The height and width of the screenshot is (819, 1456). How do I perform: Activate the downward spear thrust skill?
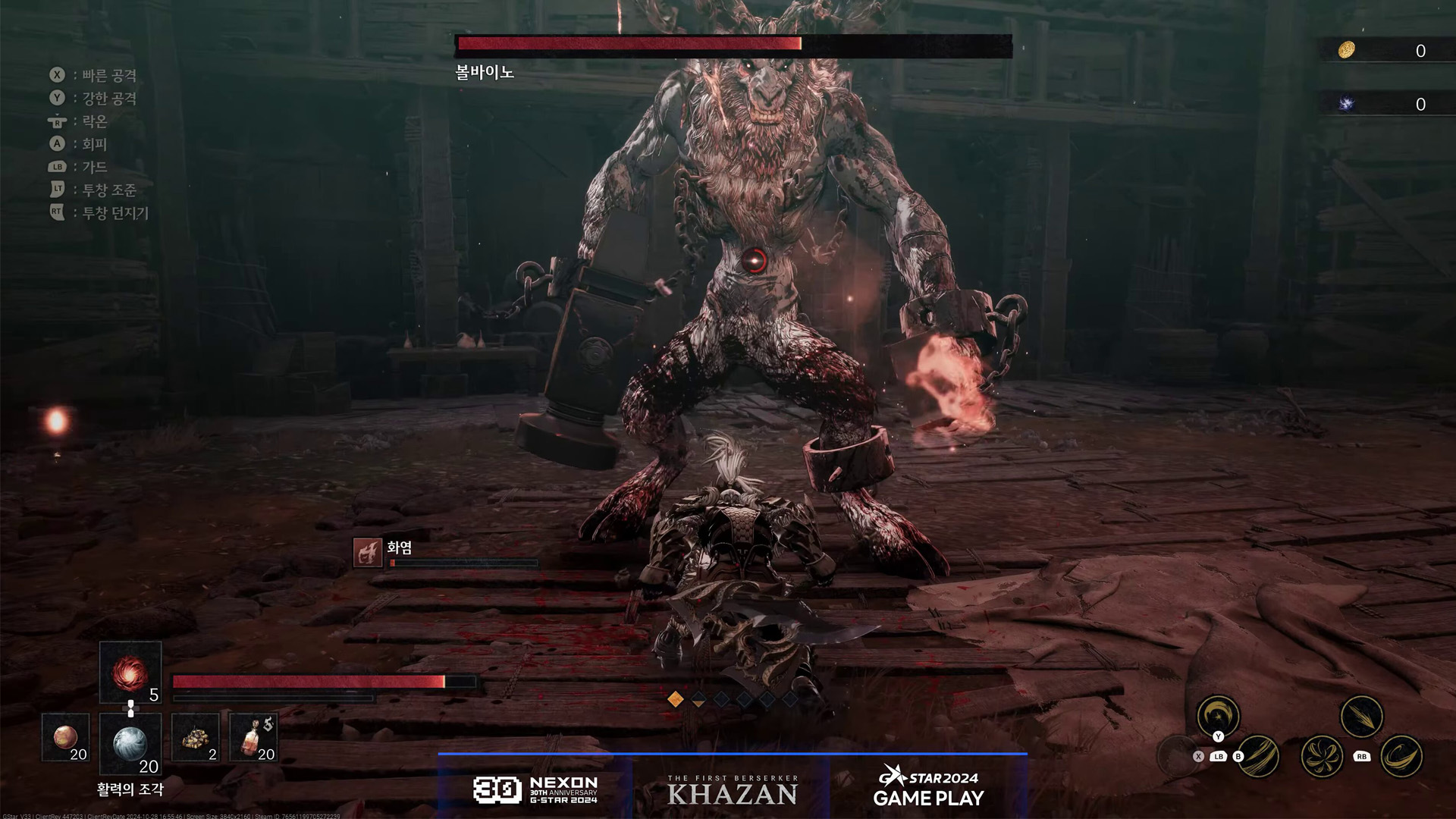(1361, 716)
